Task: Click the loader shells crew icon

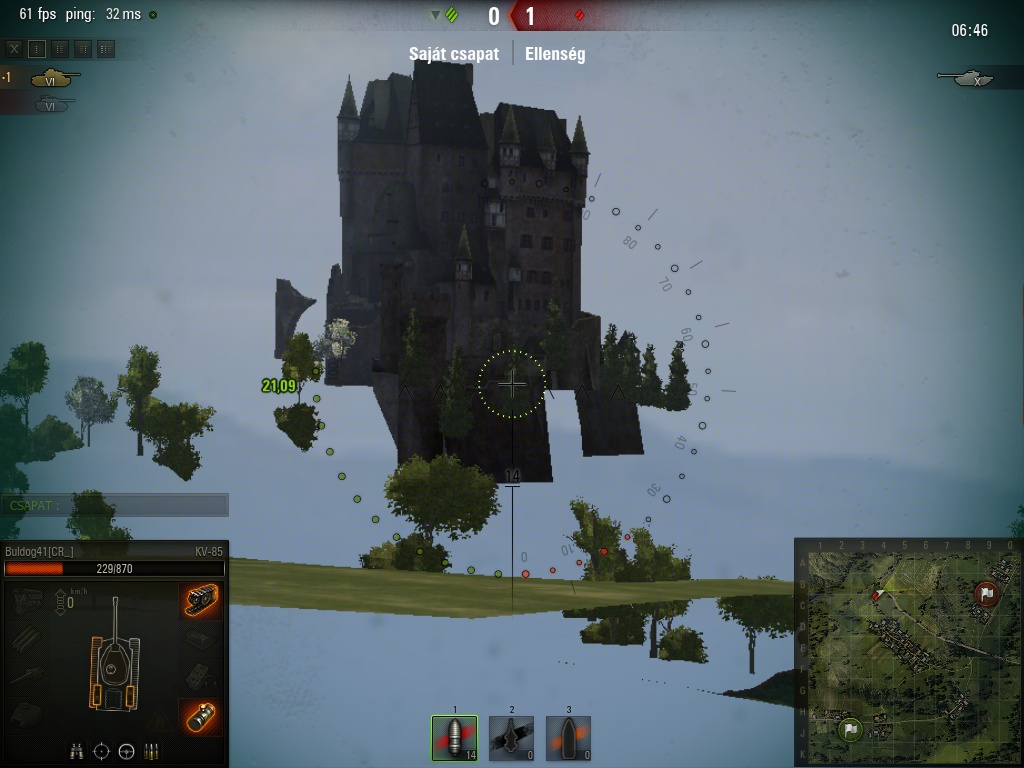Action: (151, 751)
